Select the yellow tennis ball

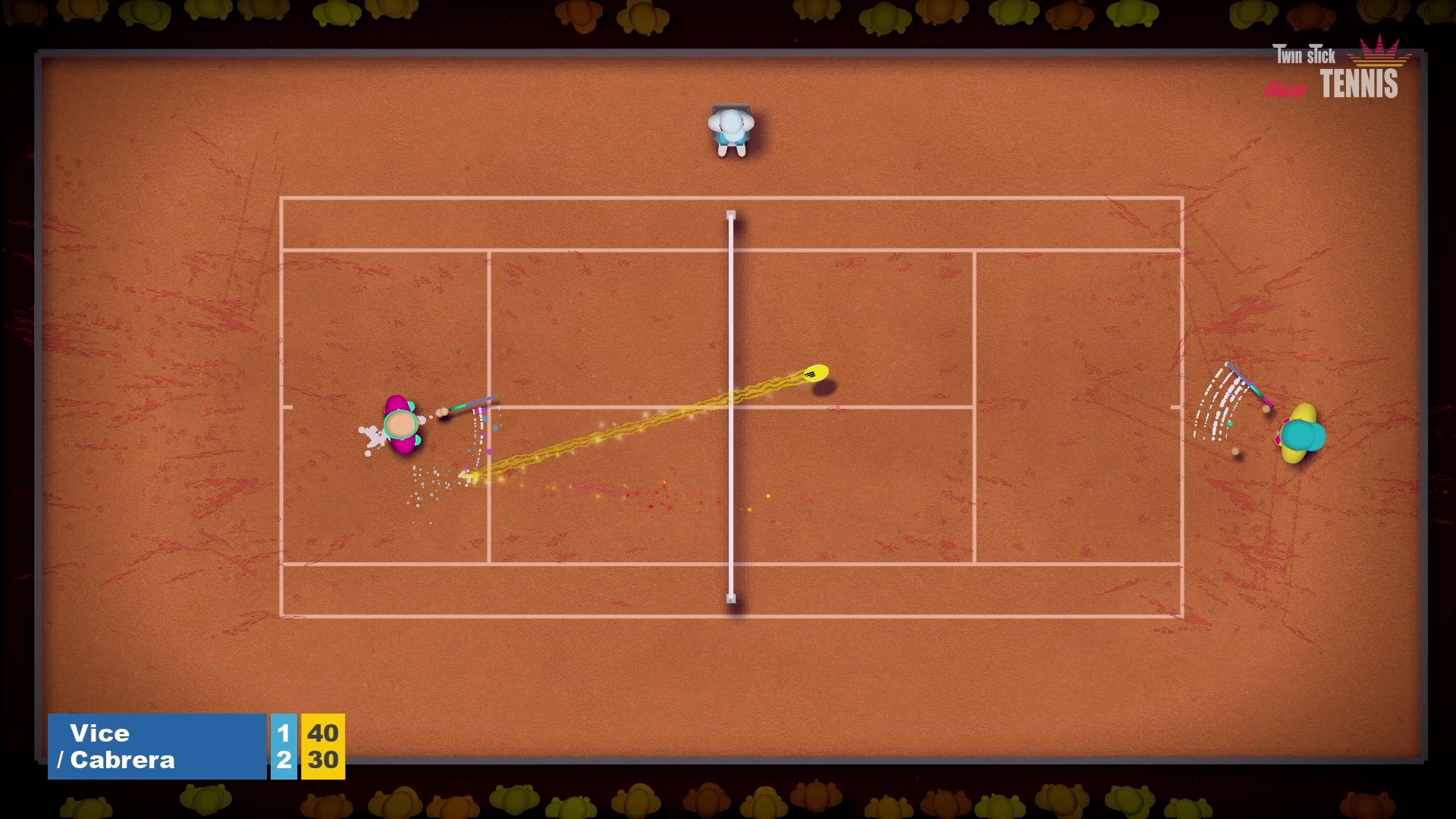click(817, 374)
